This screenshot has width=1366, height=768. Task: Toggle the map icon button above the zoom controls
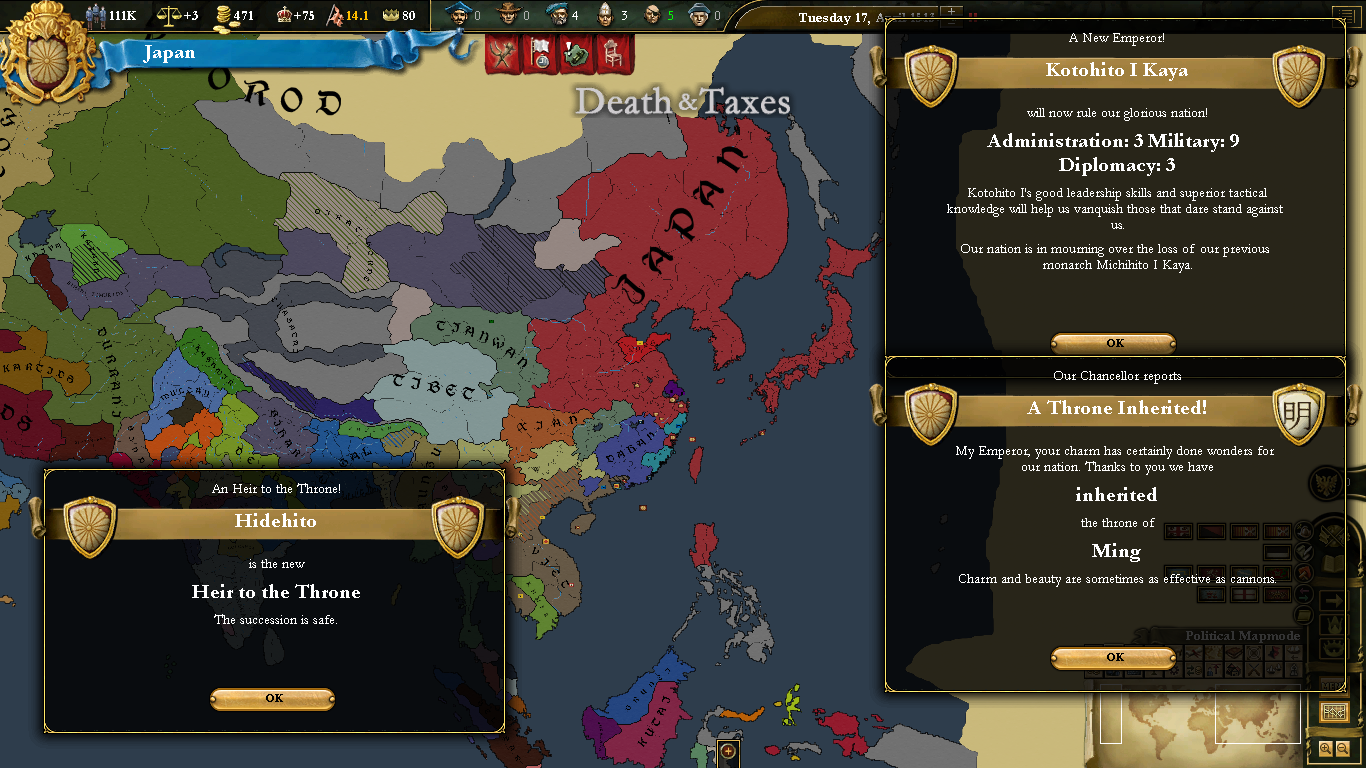pyautogui.click(x=1334, y=712)
